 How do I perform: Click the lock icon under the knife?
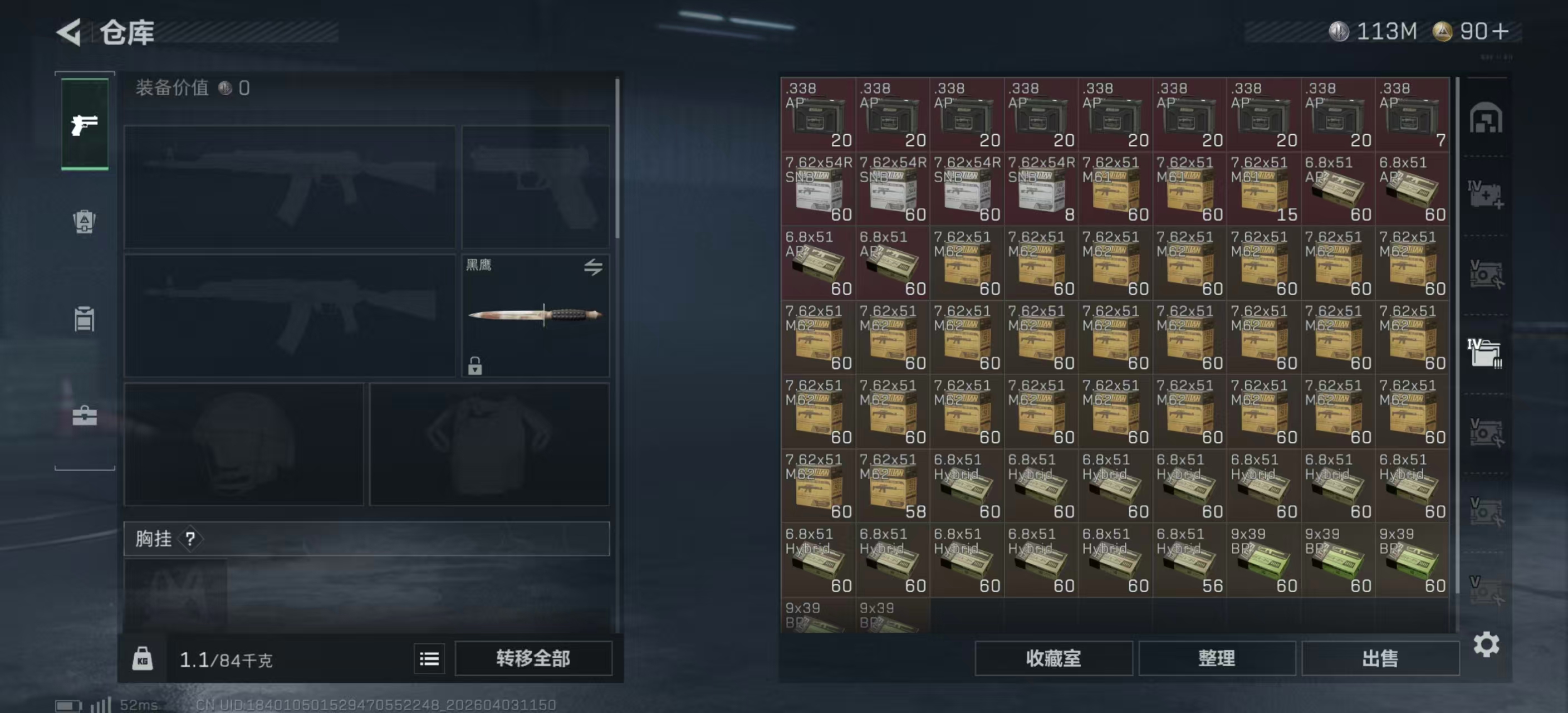pyautogui.click(x=474, y=367)
